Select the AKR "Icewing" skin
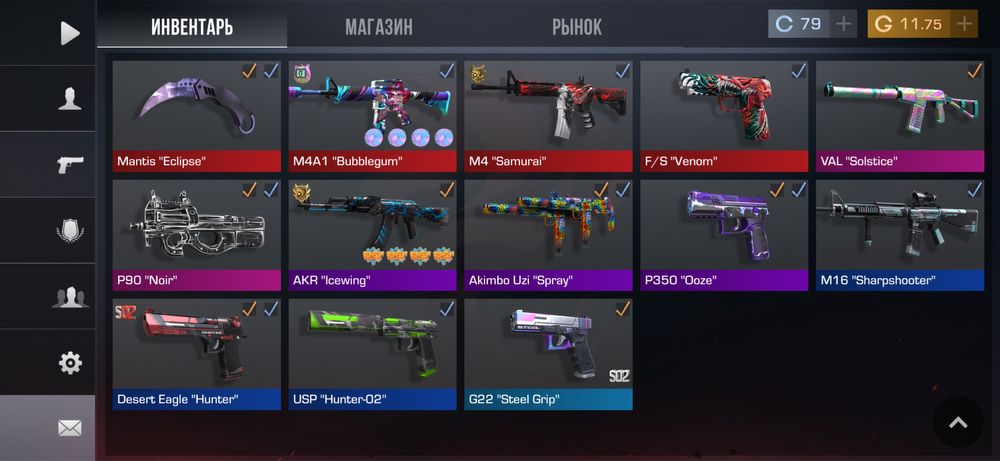1000x461 pixels. (372, 235)
